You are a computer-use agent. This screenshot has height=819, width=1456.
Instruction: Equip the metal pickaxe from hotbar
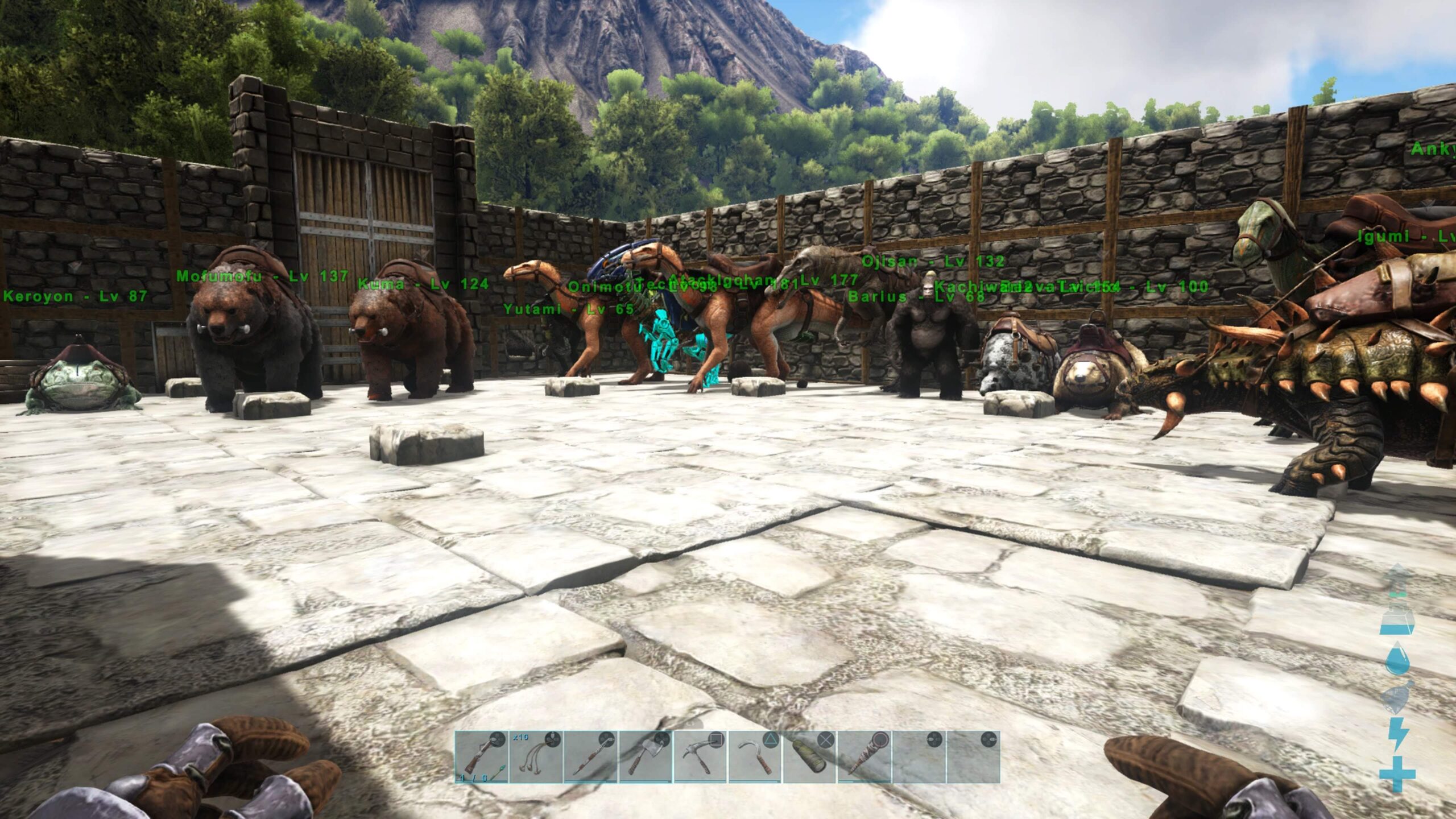pos(700,756)
